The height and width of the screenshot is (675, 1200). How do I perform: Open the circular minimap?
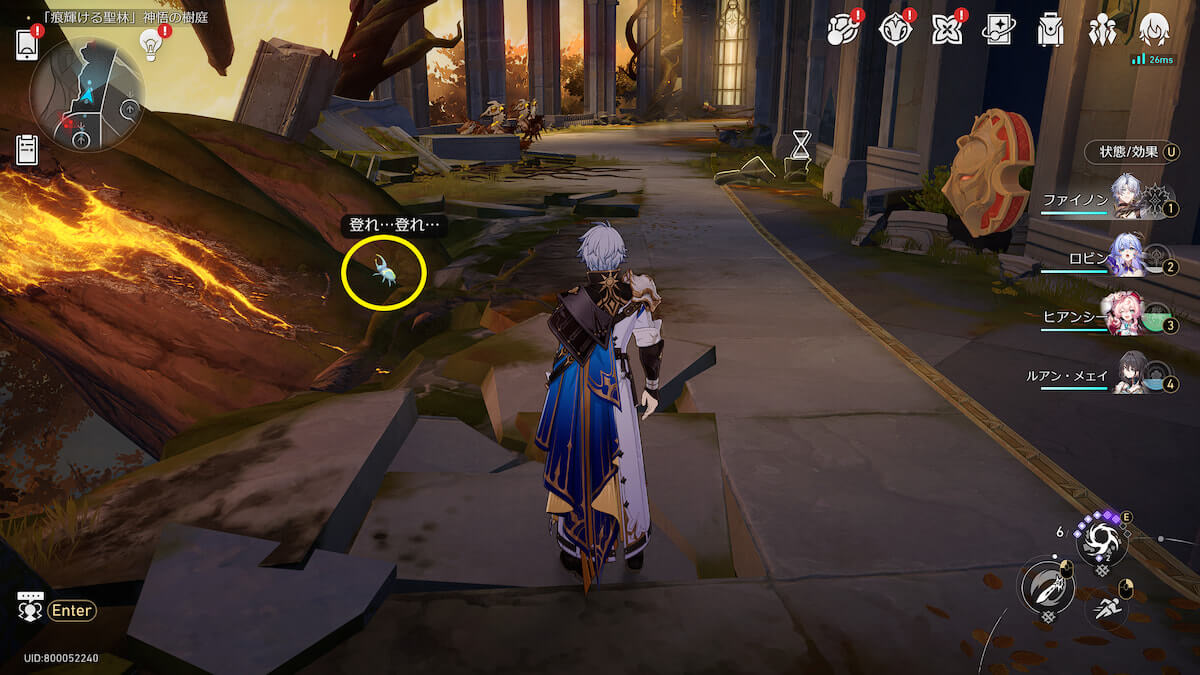(87, 95)
